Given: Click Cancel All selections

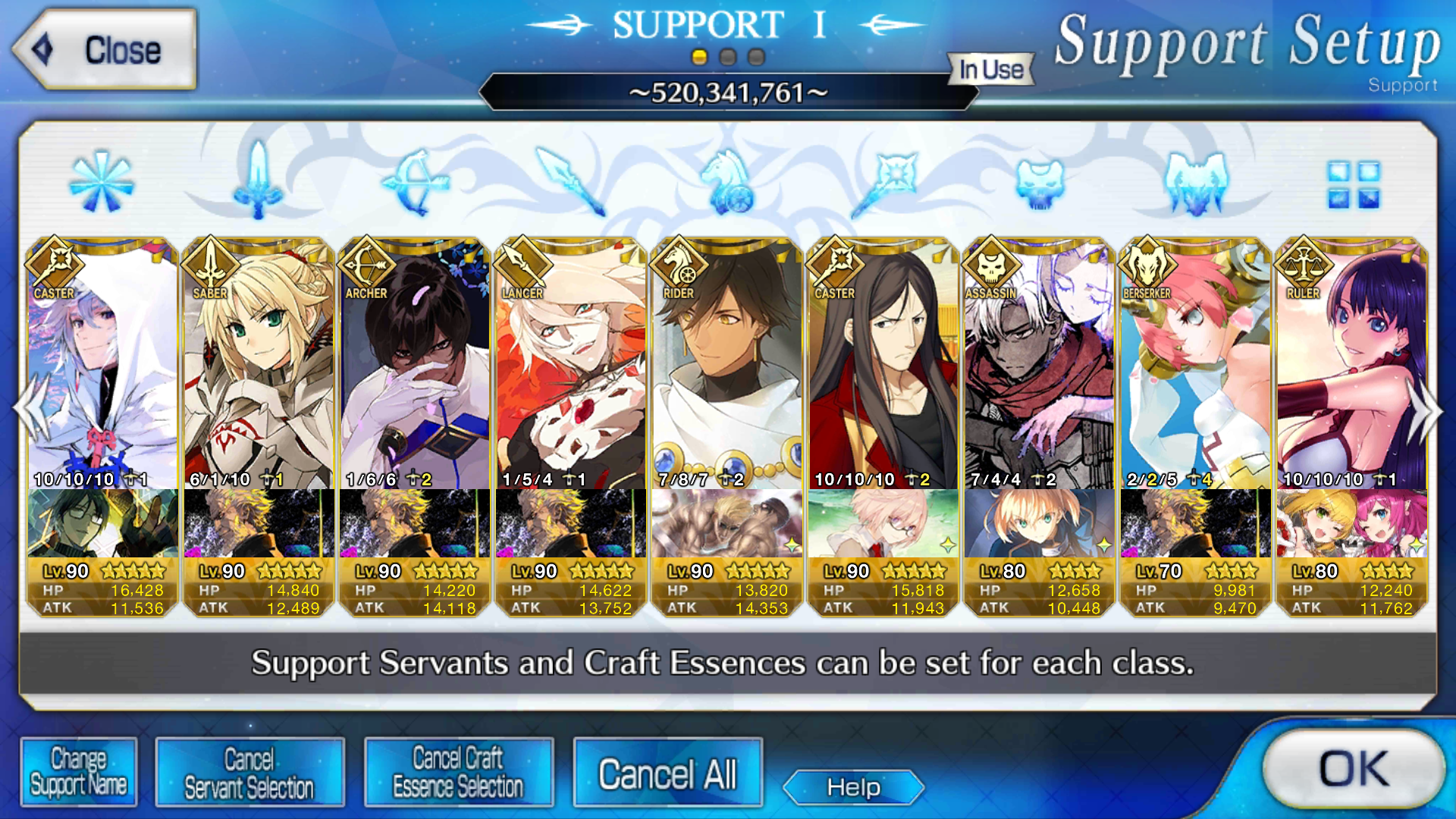Looking at the screenshot, I should tap(667, 773).
